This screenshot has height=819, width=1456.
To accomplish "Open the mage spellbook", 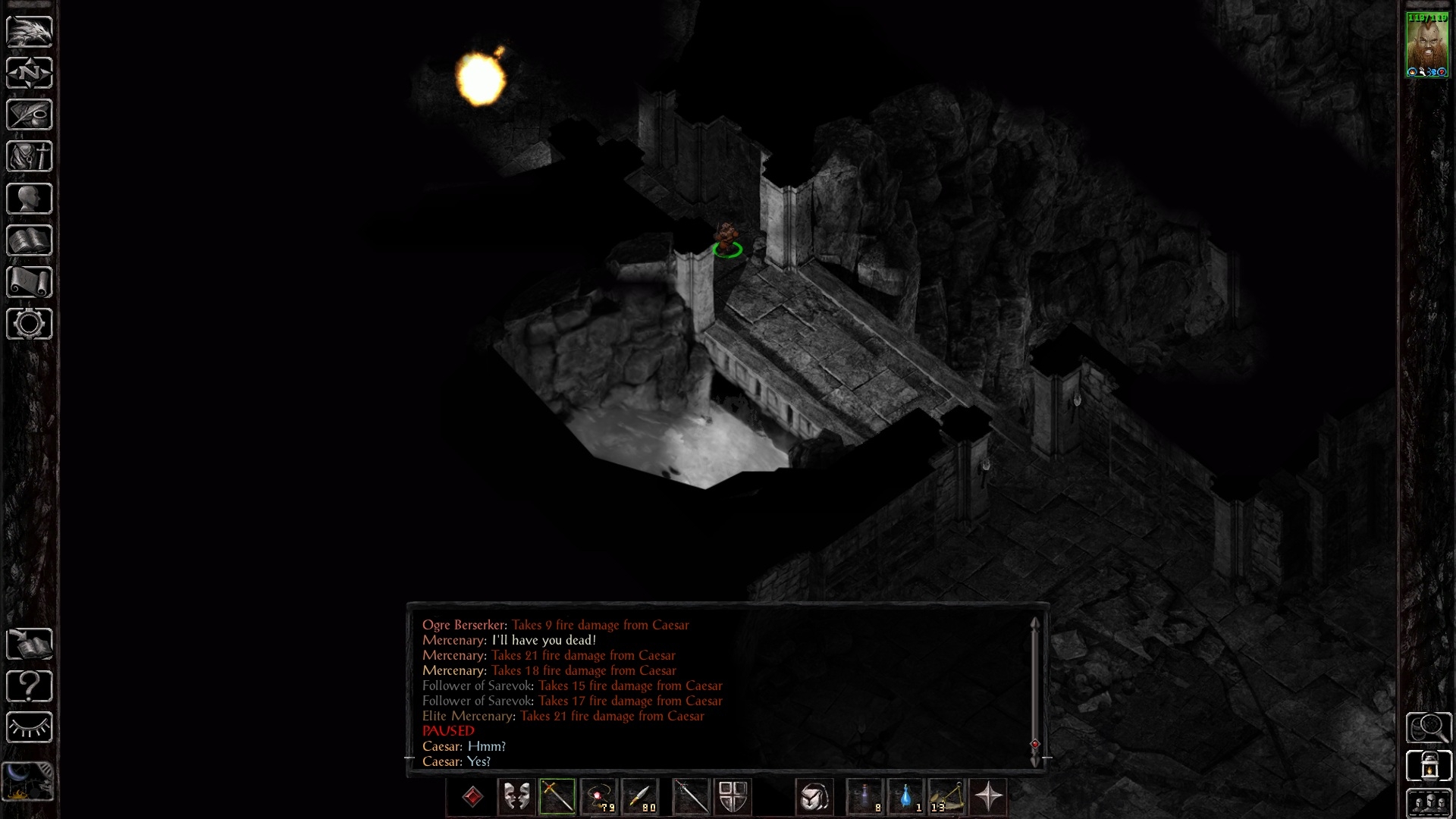I will (x=30, y=240).
